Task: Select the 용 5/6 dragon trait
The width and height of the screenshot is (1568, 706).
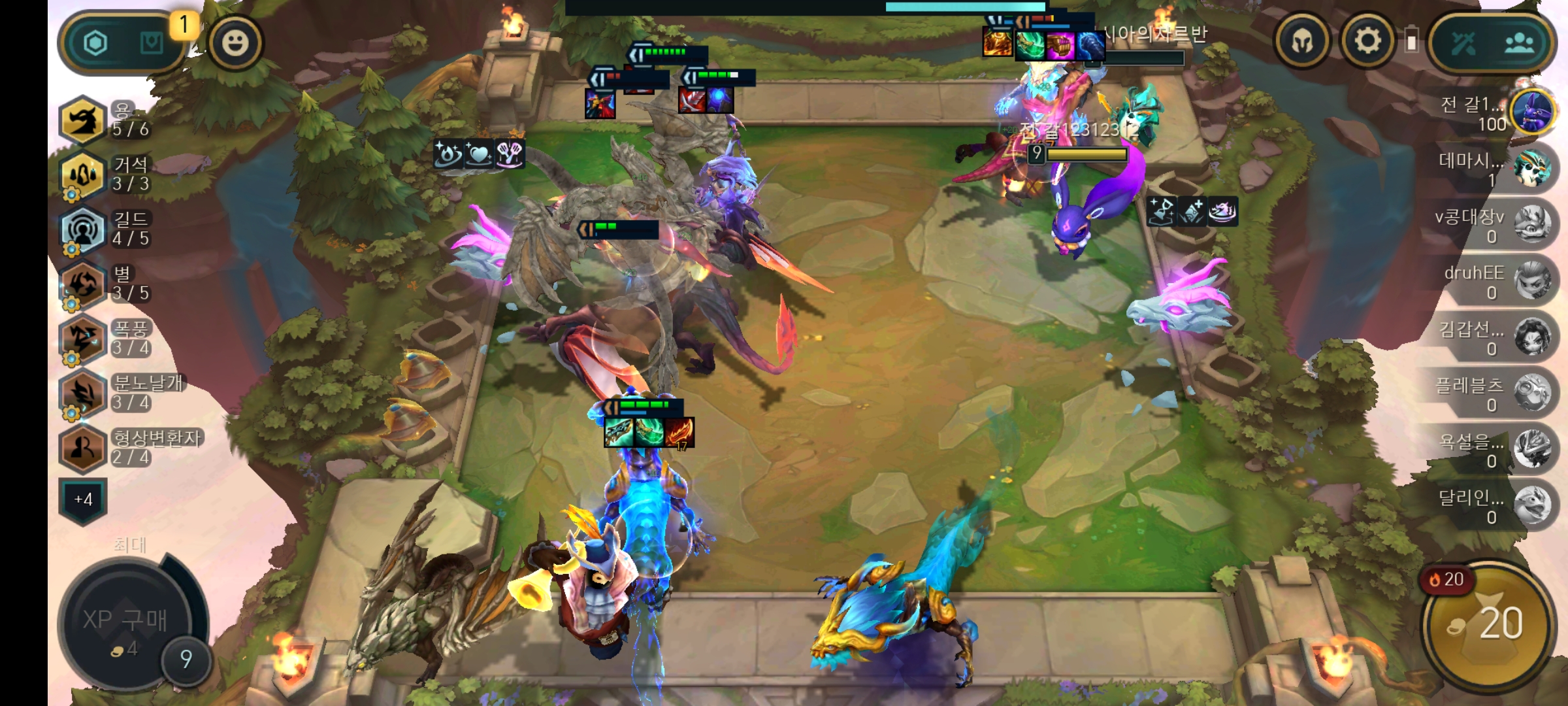Action: [83, 120]
